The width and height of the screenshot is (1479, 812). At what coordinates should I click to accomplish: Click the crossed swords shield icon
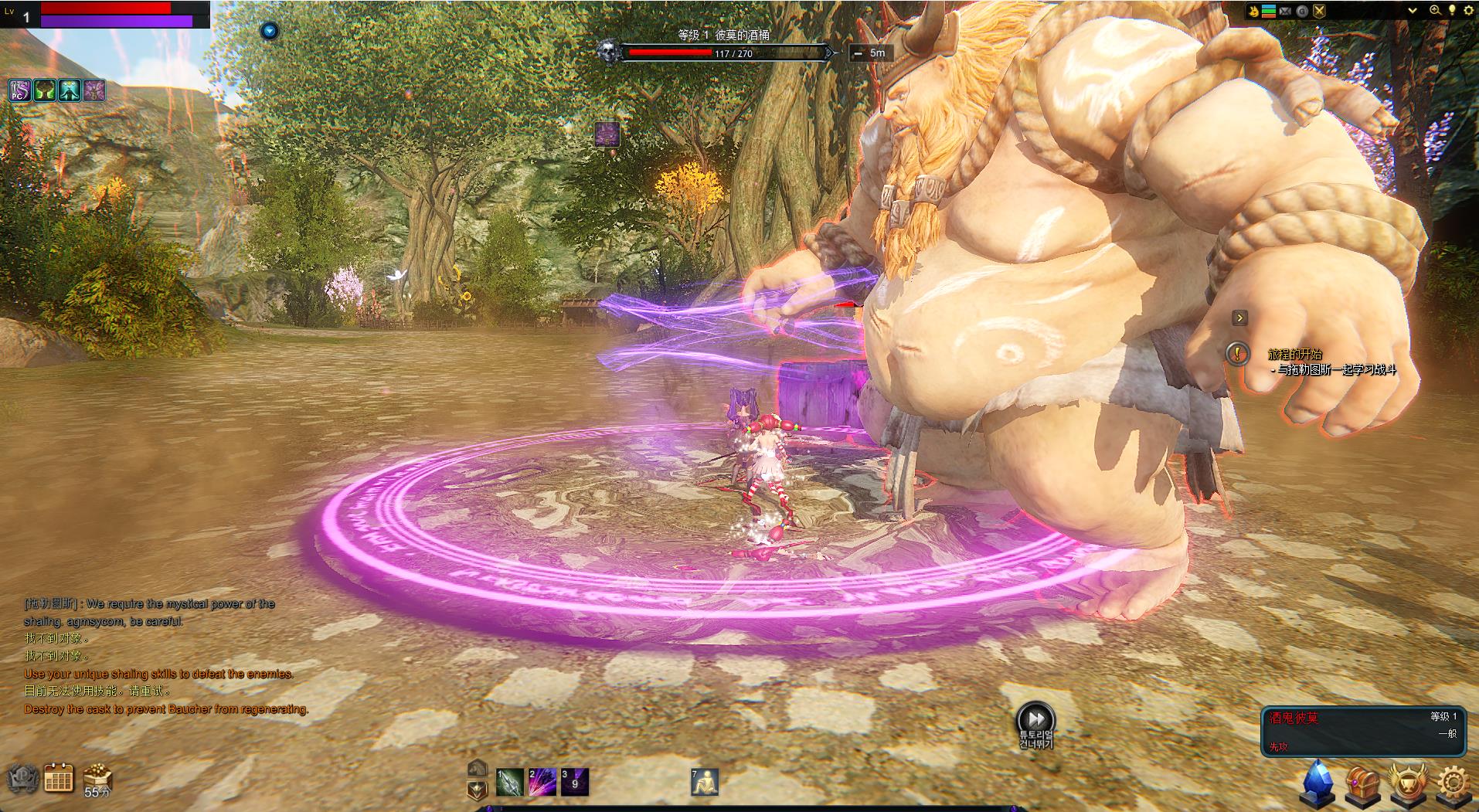(1319, 11)
